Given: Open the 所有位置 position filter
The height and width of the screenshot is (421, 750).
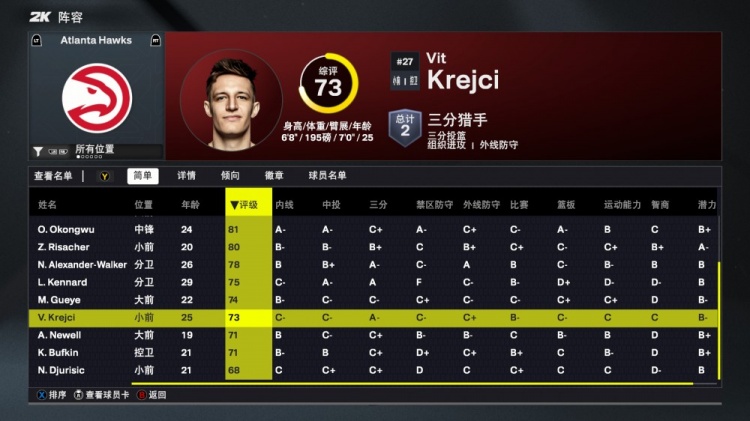Looking at the screenshot, I should click(x=95, y=150).
